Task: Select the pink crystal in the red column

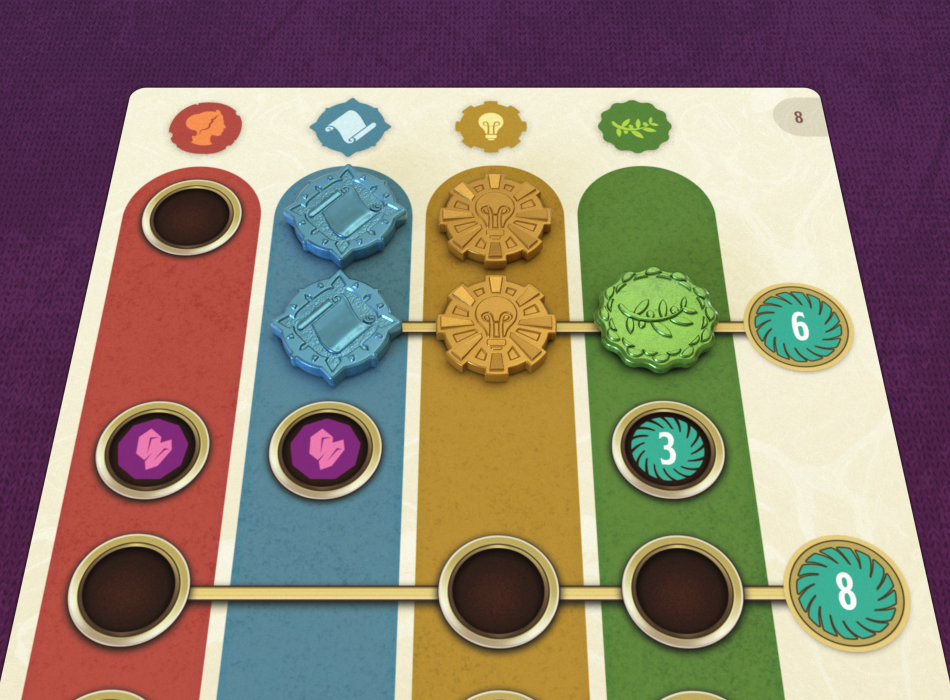Action: point(153,450)
